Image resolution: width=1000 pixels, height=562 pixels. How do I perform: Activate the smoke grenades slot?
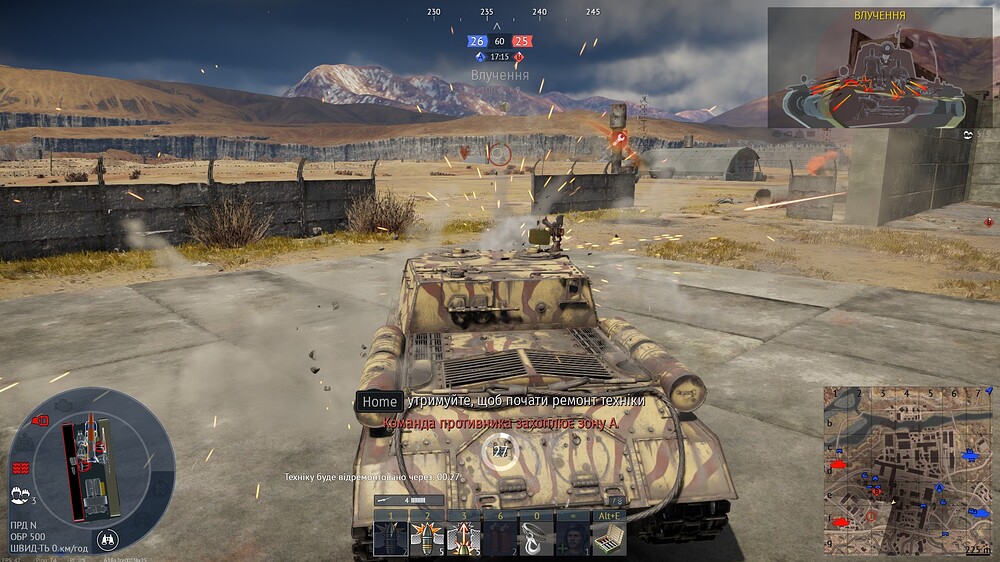point(500,538)
